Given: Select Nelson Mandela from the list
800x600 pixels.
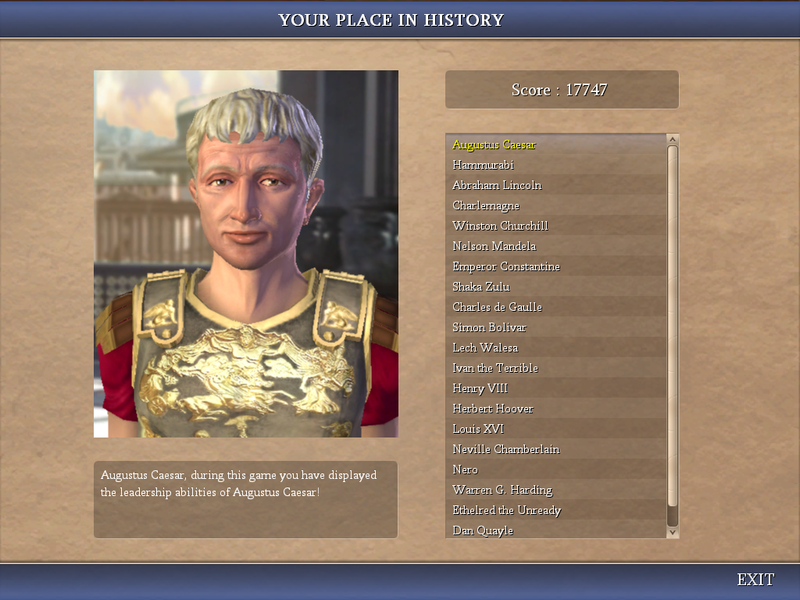Looking at the screenshot, I should (494, 246).
